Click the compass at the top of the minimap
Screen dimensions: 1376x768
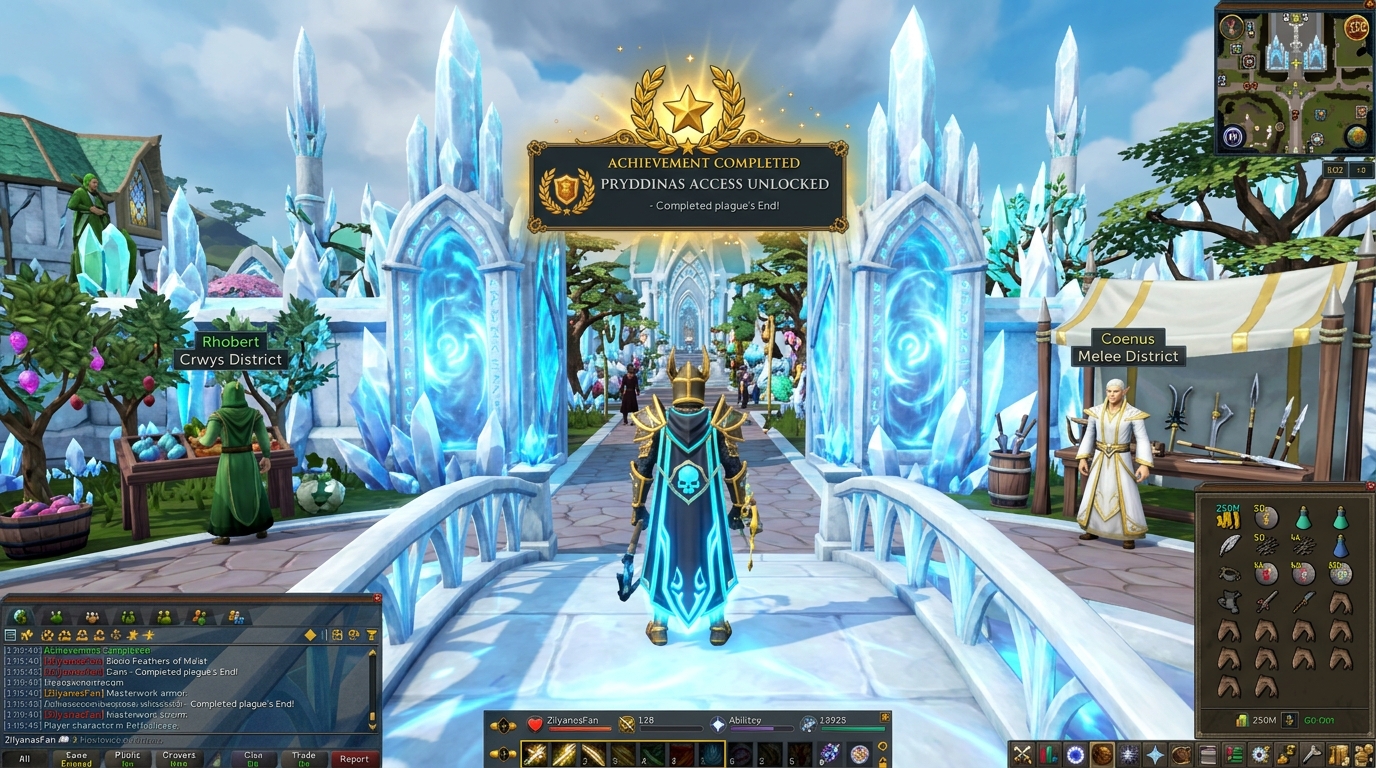(1231, 26)
